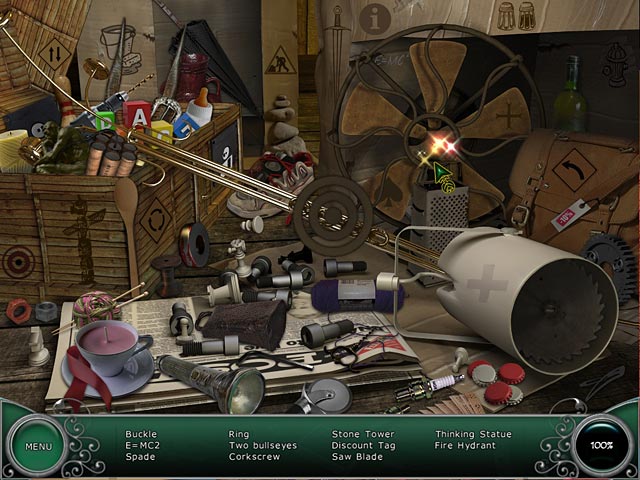
Task: Choose the Thinking Statue entry
Action: pos(473,434)
